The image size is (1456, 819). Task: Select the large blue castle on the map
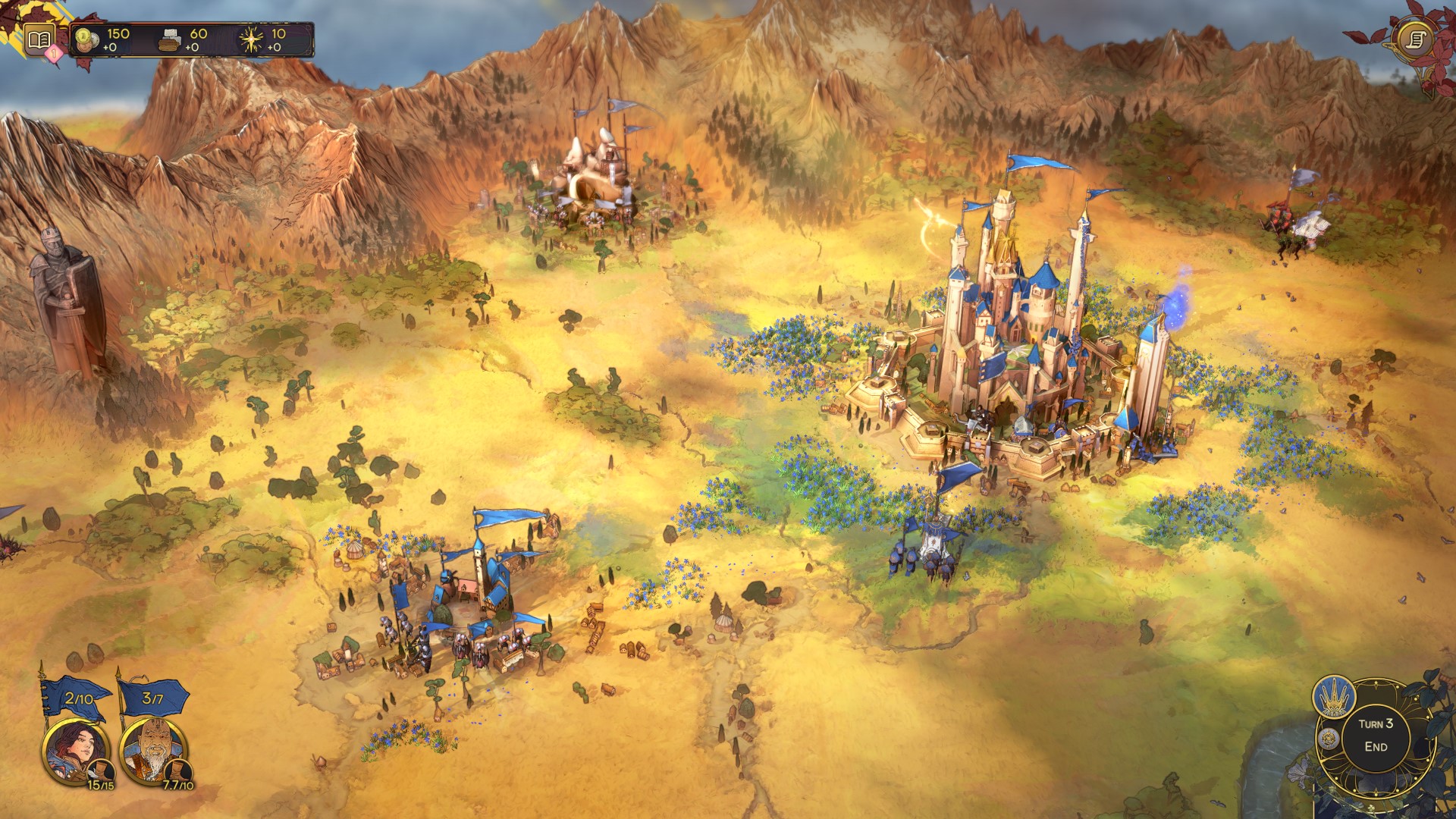tap(1016, 341)
